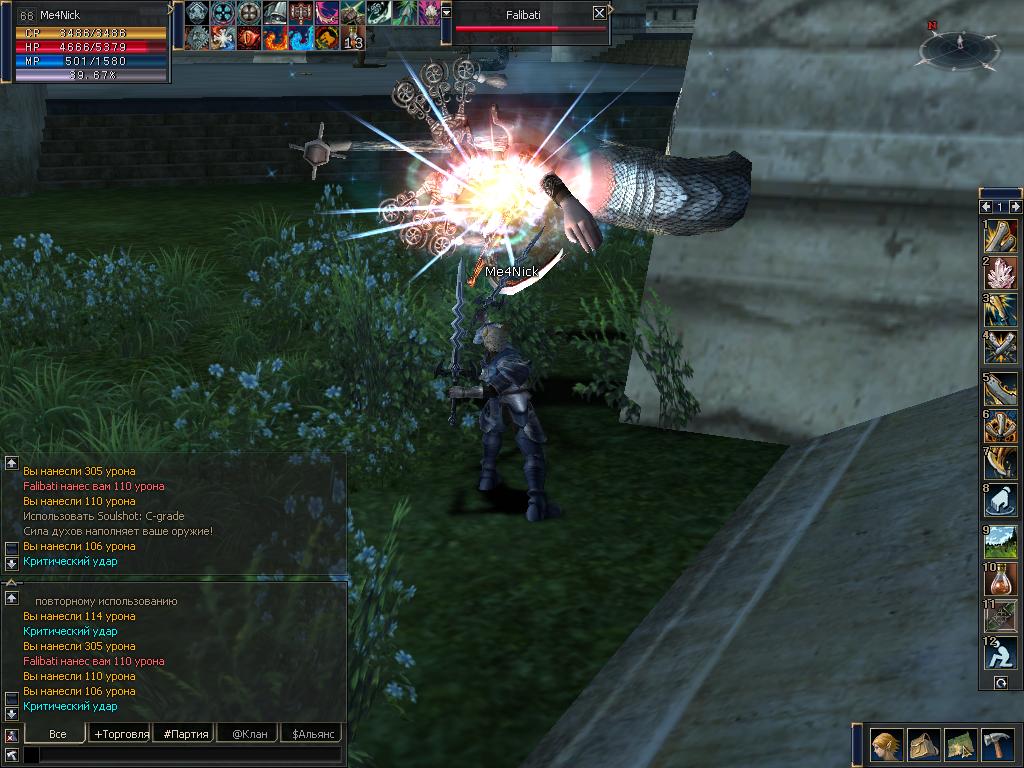Open the inventory bag icon
Image resolution: width=1024 pixels, height=768 pixels.
[924, 745]
